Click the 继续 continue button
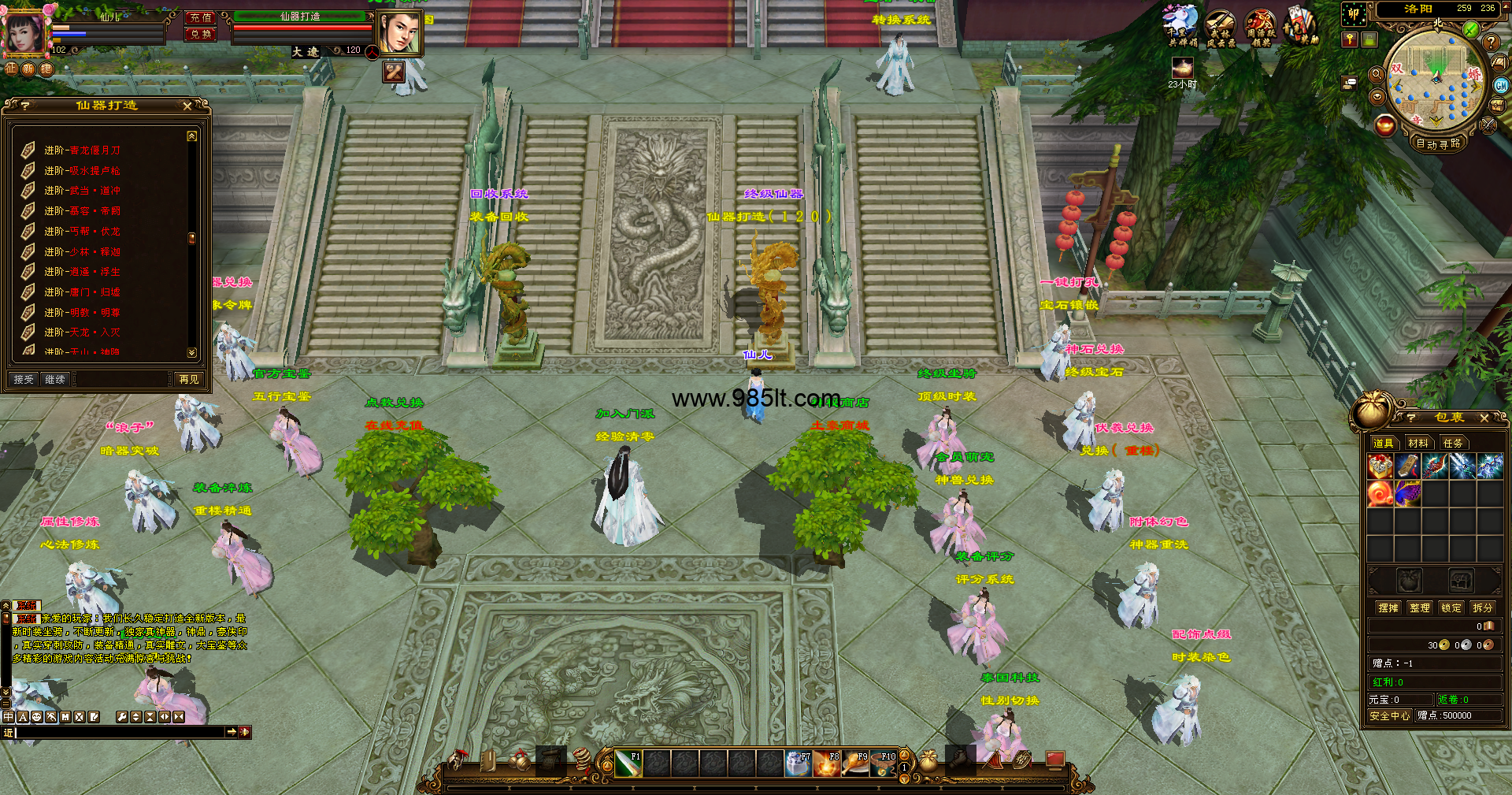The width and height of the screenshot is (1512, 795). tap(55, 380)
